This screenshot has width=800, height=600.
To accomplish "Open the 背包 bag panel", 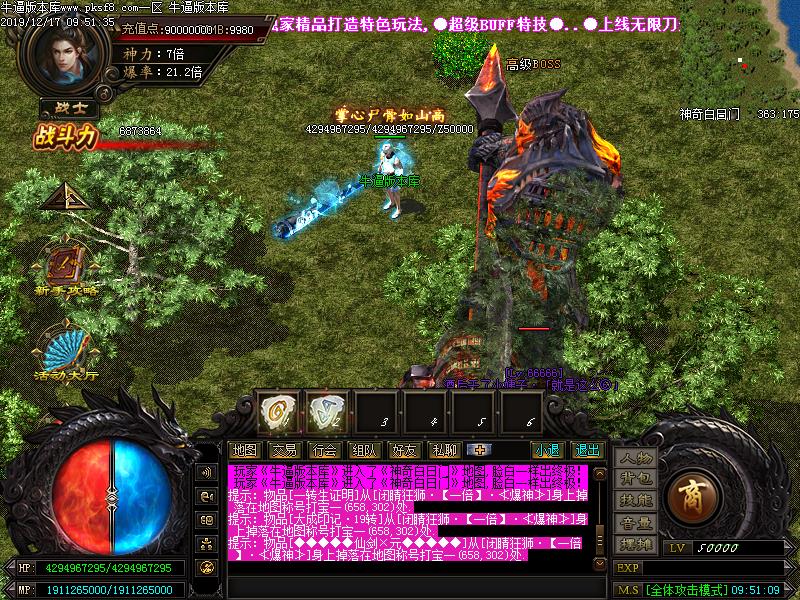I will 634,479.
